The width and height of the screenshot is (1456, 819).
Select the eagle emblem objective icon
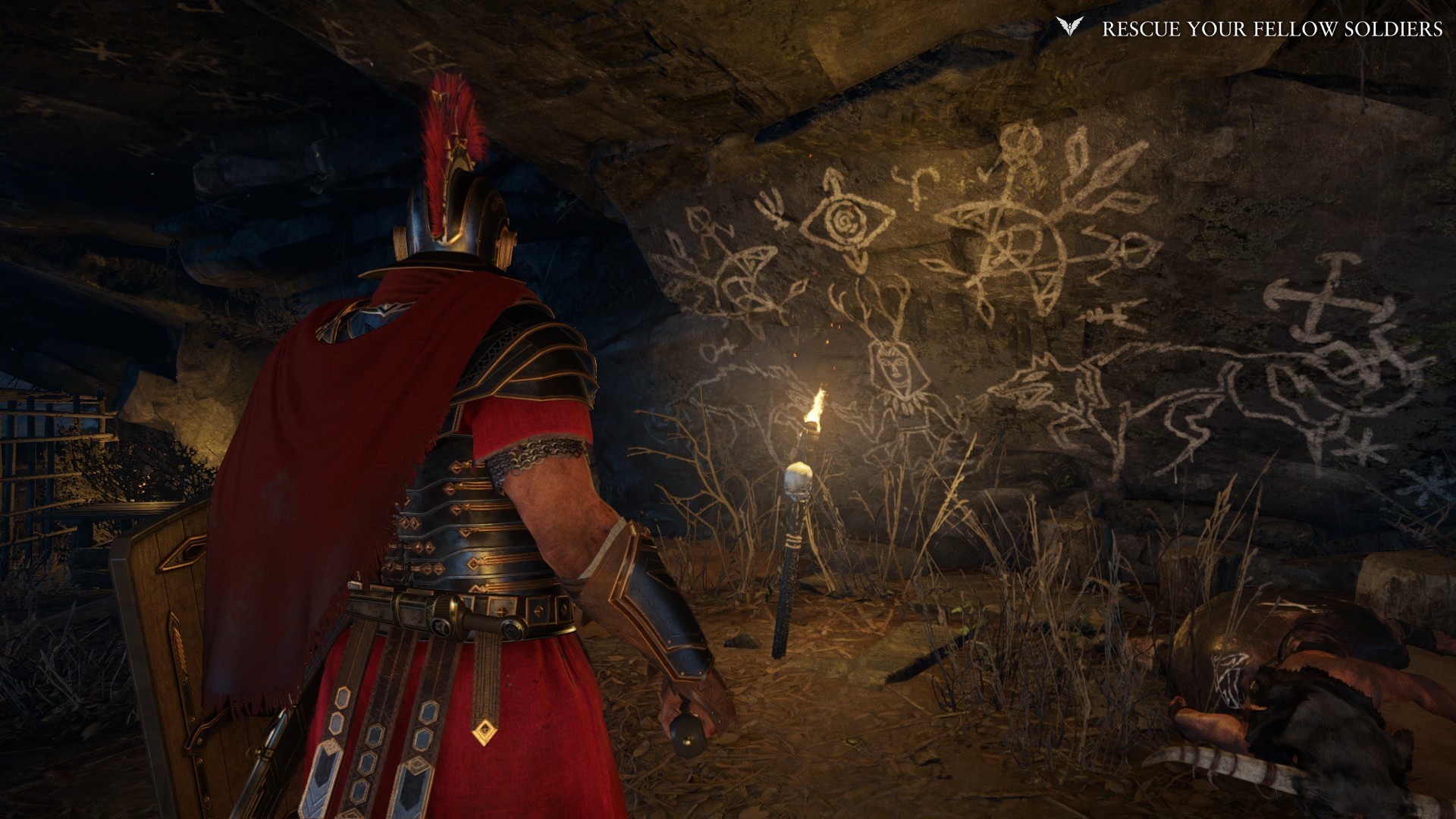1068,27
